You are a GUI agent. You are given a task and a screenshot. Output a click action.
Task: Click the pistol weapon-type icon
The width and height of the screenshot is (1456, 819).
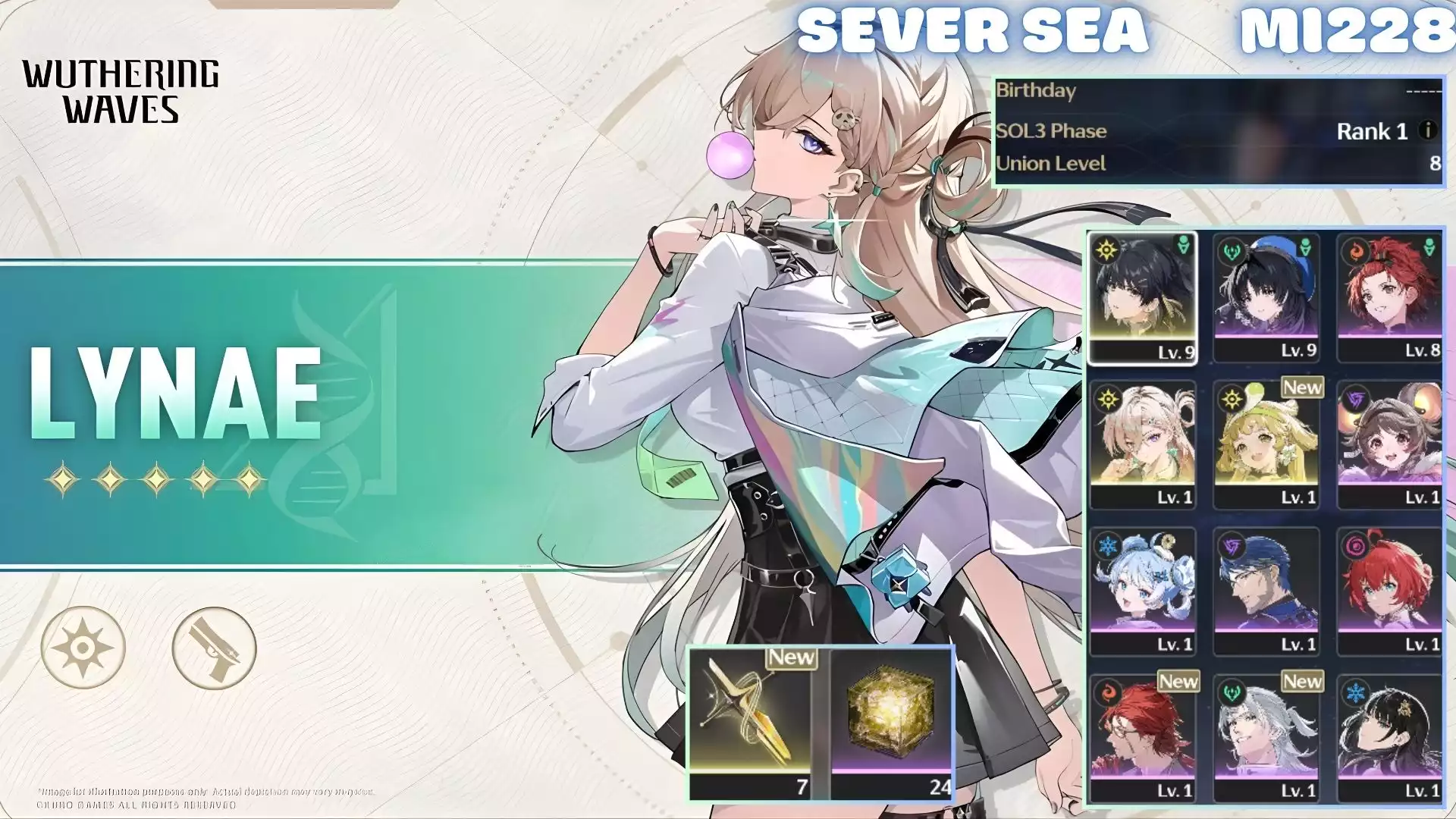[x=215, y=645]
